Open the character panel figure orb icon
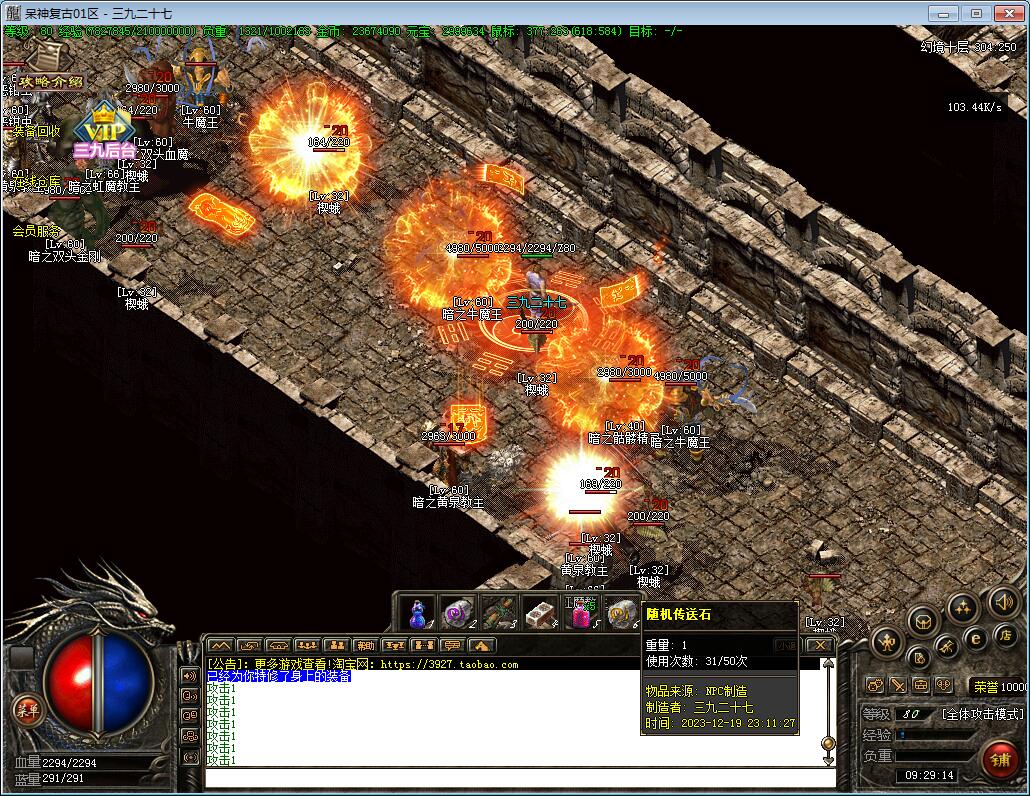This screenshot has height=796, width=1030. click(x=888, y=641)
